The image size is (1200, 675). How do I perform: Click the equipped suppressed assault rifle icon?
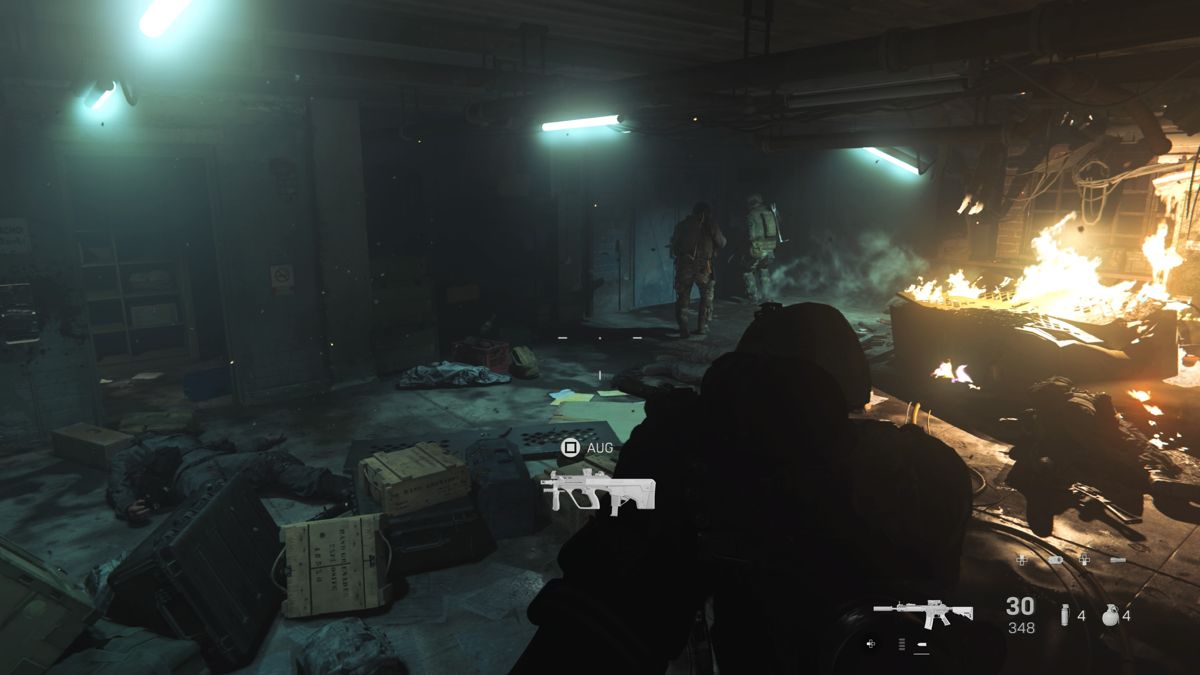coord(923,610)
